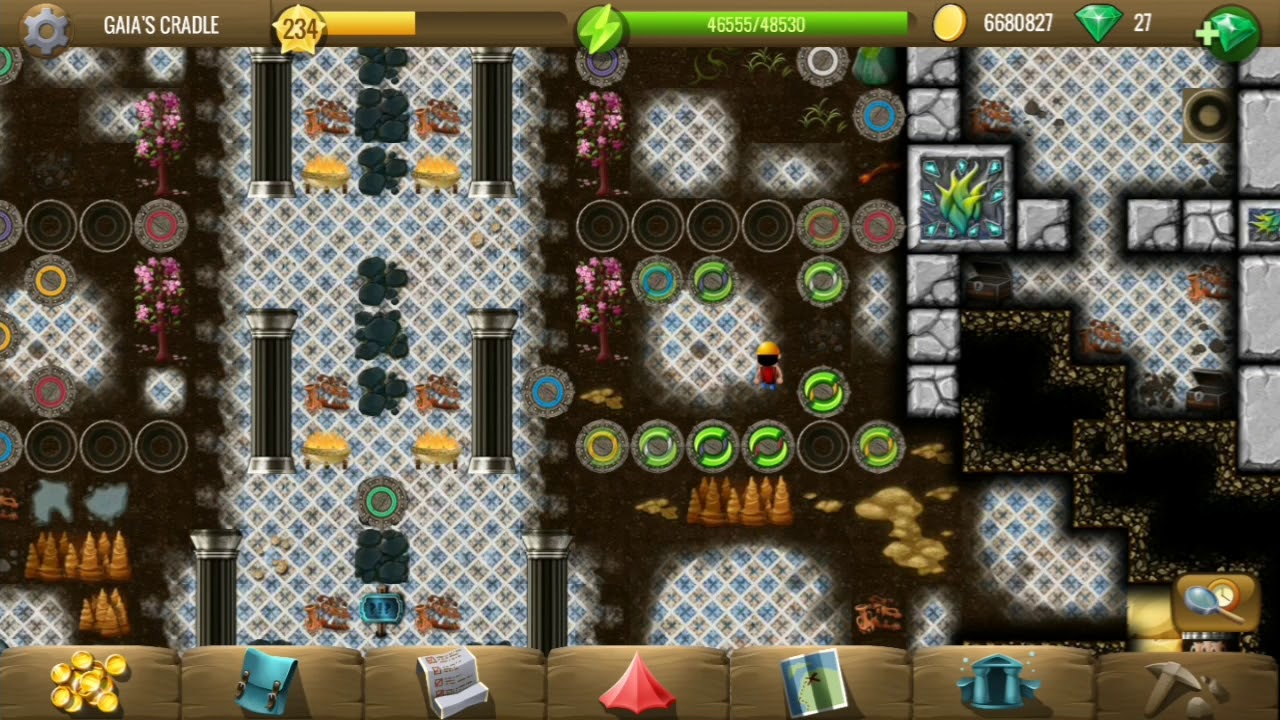Open the blue backpack inventory

pos(268,681)
